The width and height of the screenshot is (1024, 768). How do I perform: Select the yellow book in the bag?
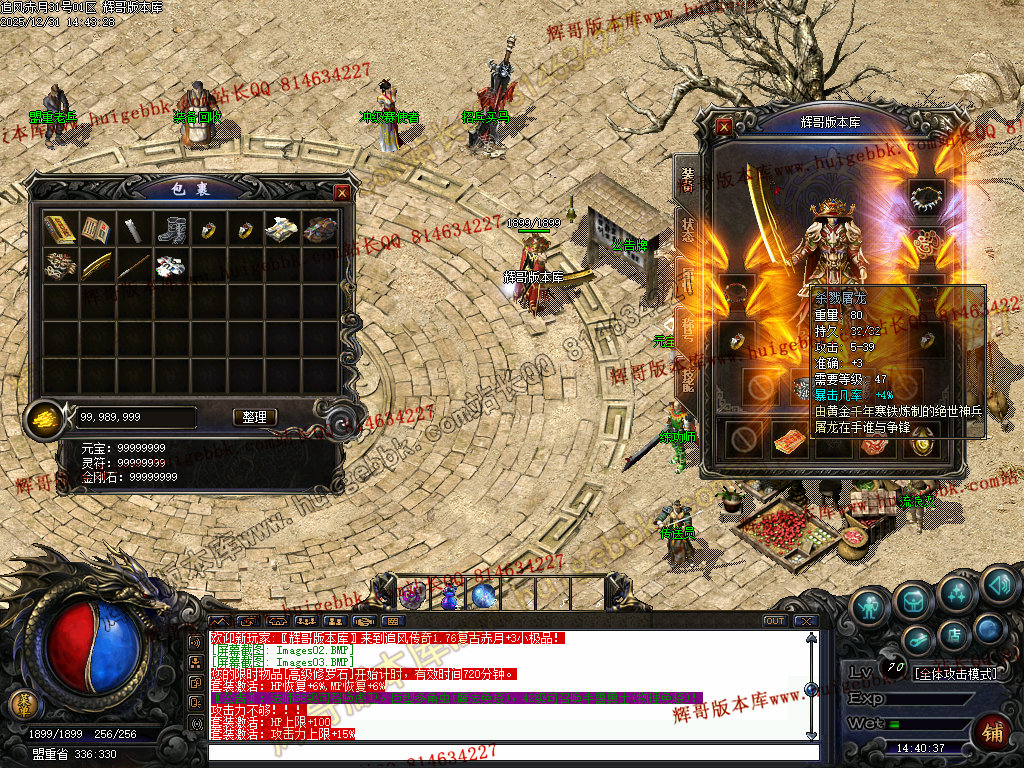(x=60, y=230)
